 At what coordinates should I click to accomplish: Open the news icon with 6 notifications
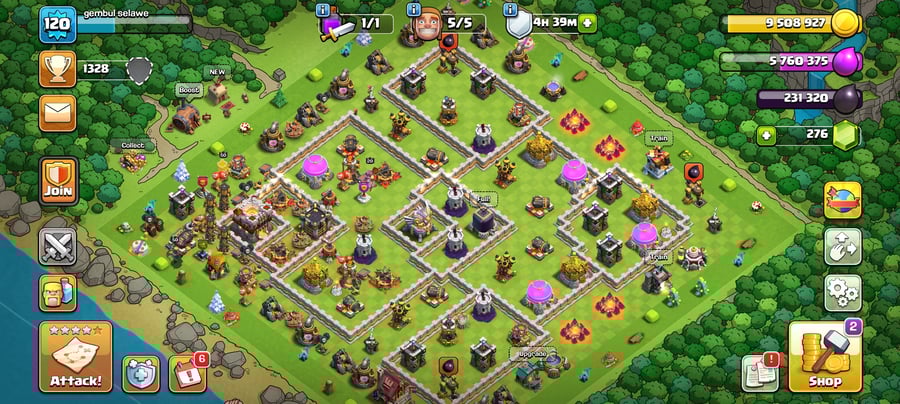point(186,373)
